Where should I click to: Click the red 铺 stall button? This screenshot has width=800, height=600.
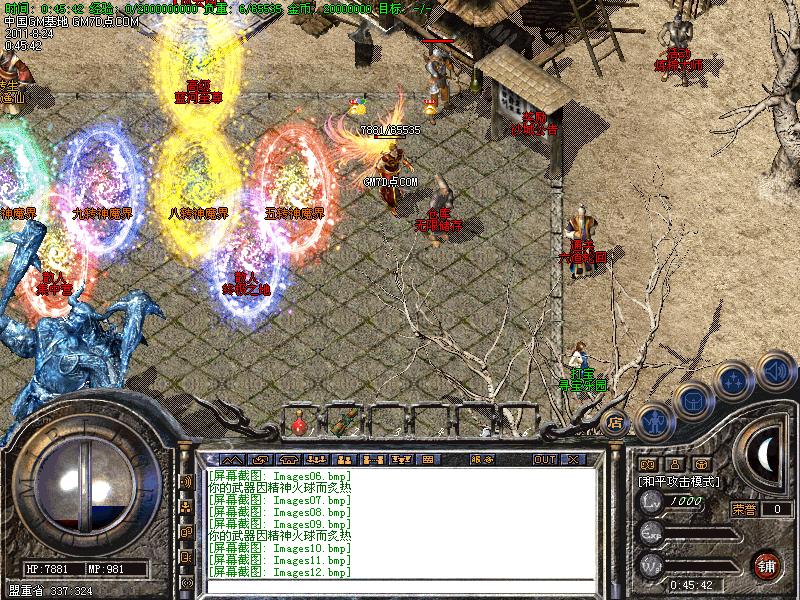click(767, 564)
